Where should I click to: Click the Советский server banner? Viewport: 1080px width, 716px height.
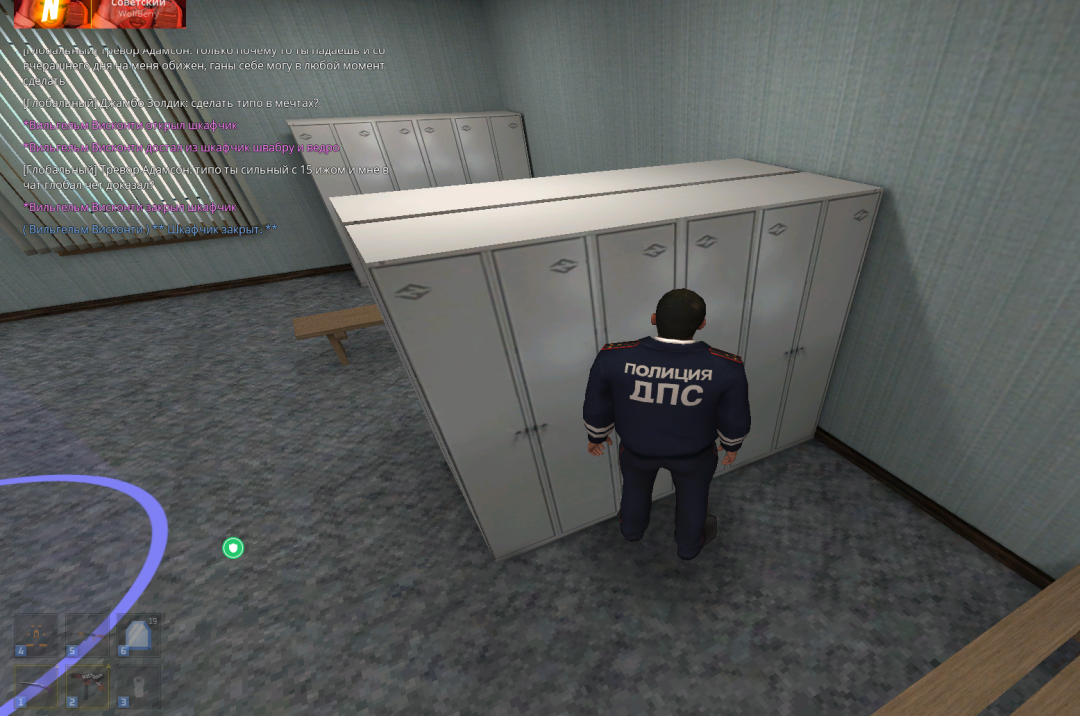(x=138, y=12)
